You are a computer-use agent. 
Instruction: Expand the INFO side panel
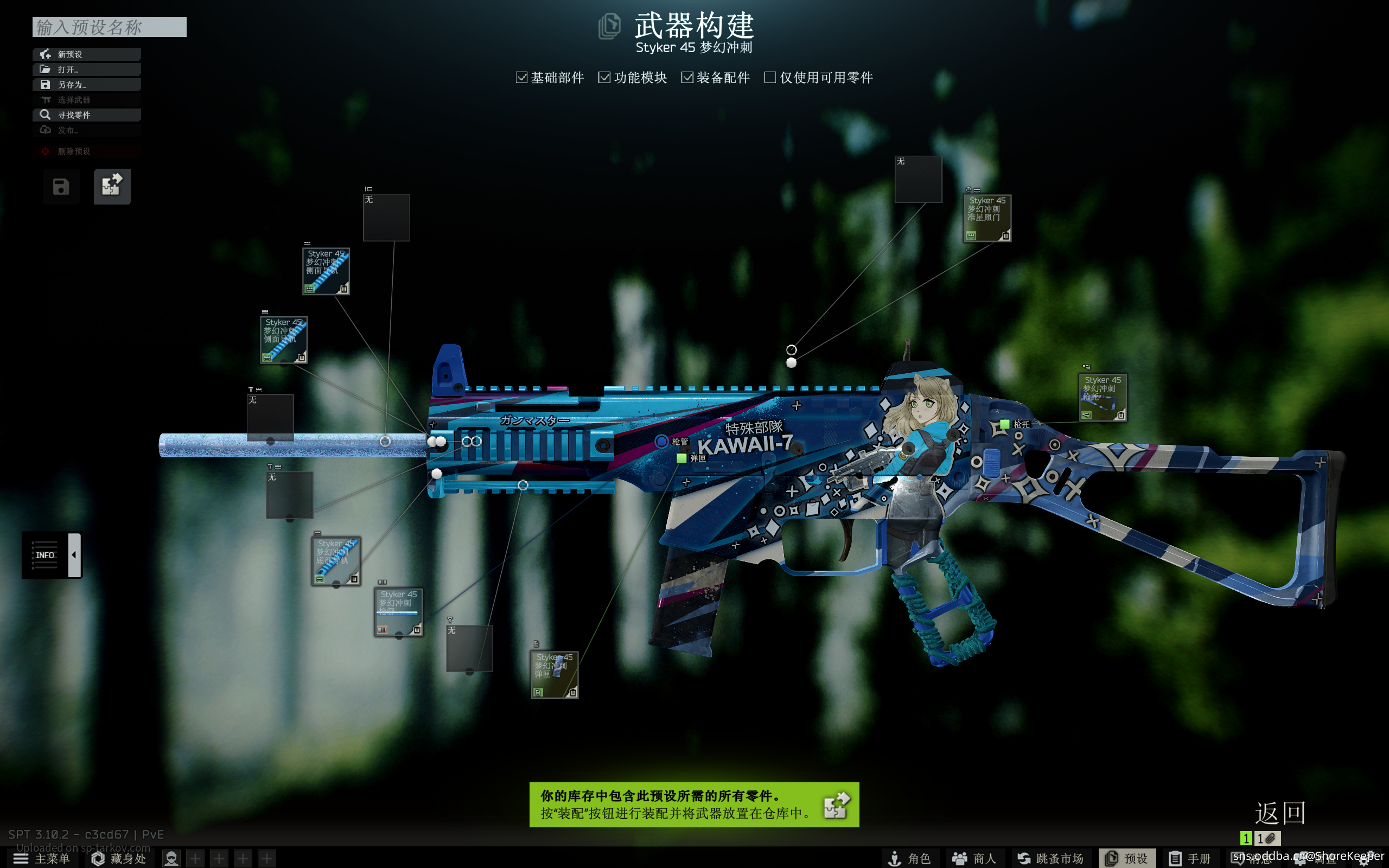tap(74, 554)
